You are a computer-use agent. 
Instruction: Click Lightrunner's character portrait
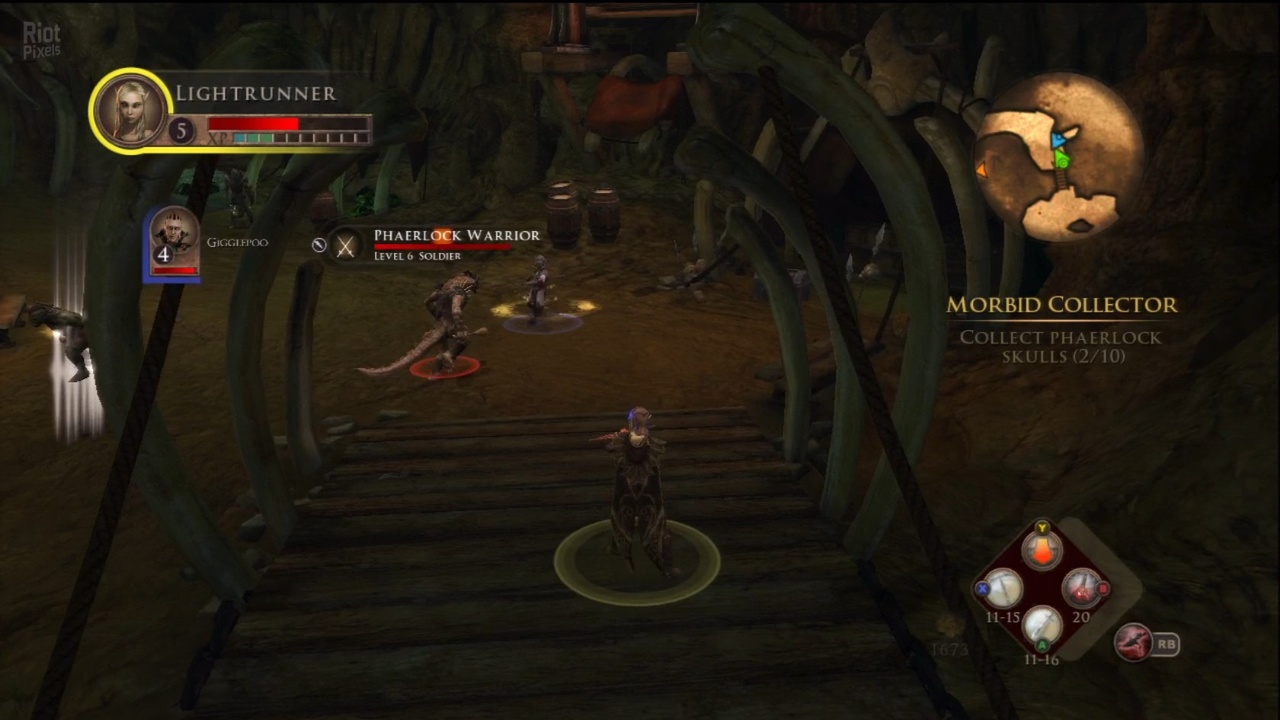[x=130, y=110]
